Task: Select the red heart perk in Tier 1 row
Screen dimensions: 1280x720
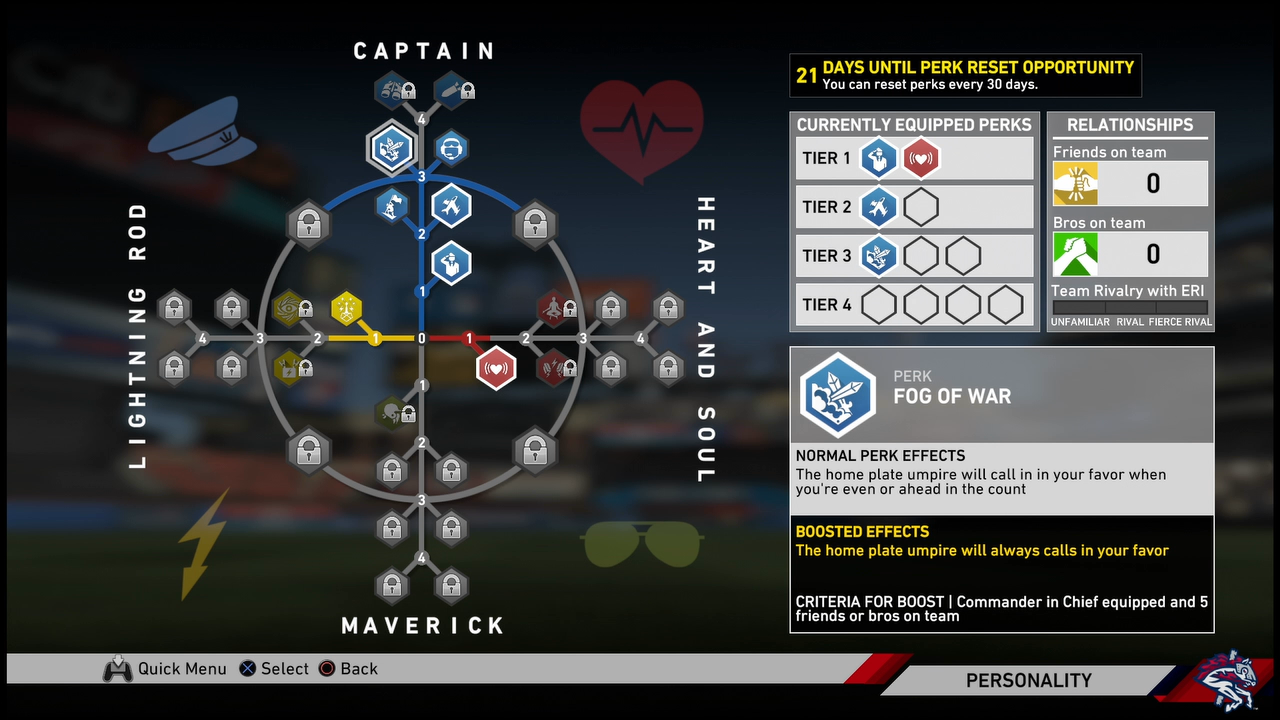Action: [920, 158]
